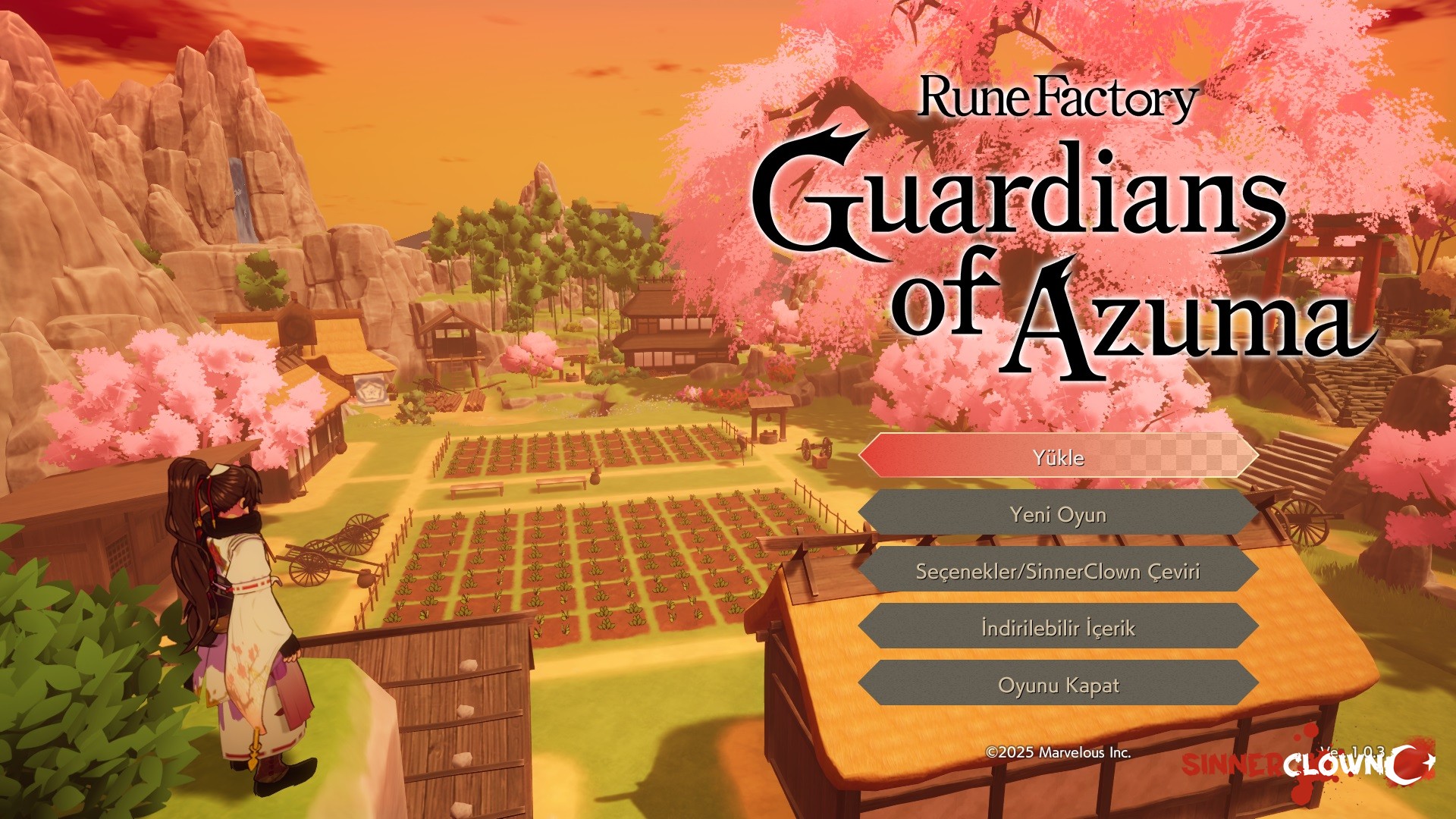The height and width of the screenshot is (819, 1456).
Task: Select the Yükle menu entry
Action: tap(1058, 457)
